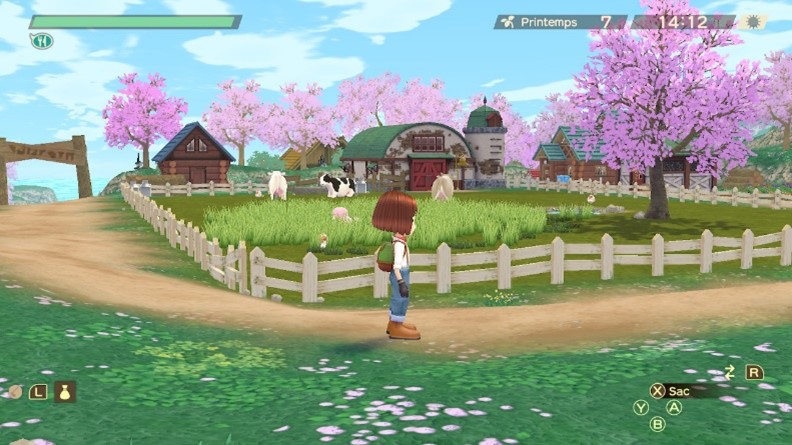Screen dimensions: 792x445
Task: Check the fork-and-knife hunger icon
Action: click(x=41, y=41)
